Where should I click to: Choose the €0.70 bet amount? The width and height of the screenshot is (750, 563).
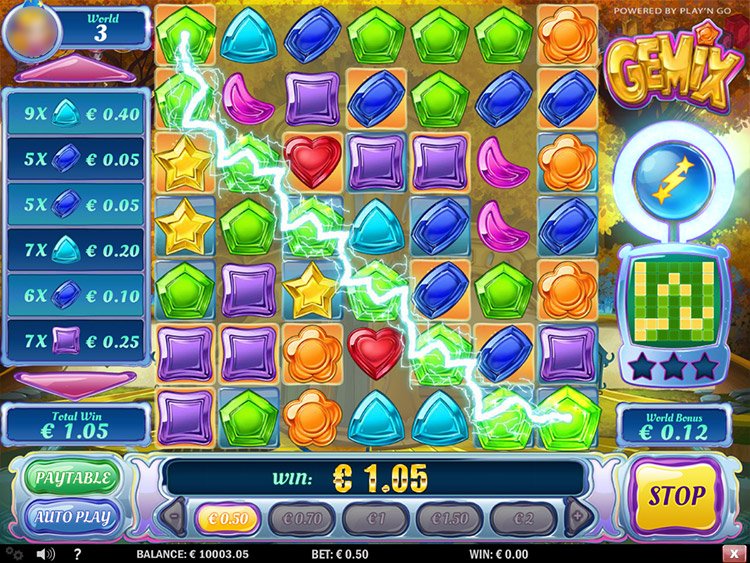304,519
